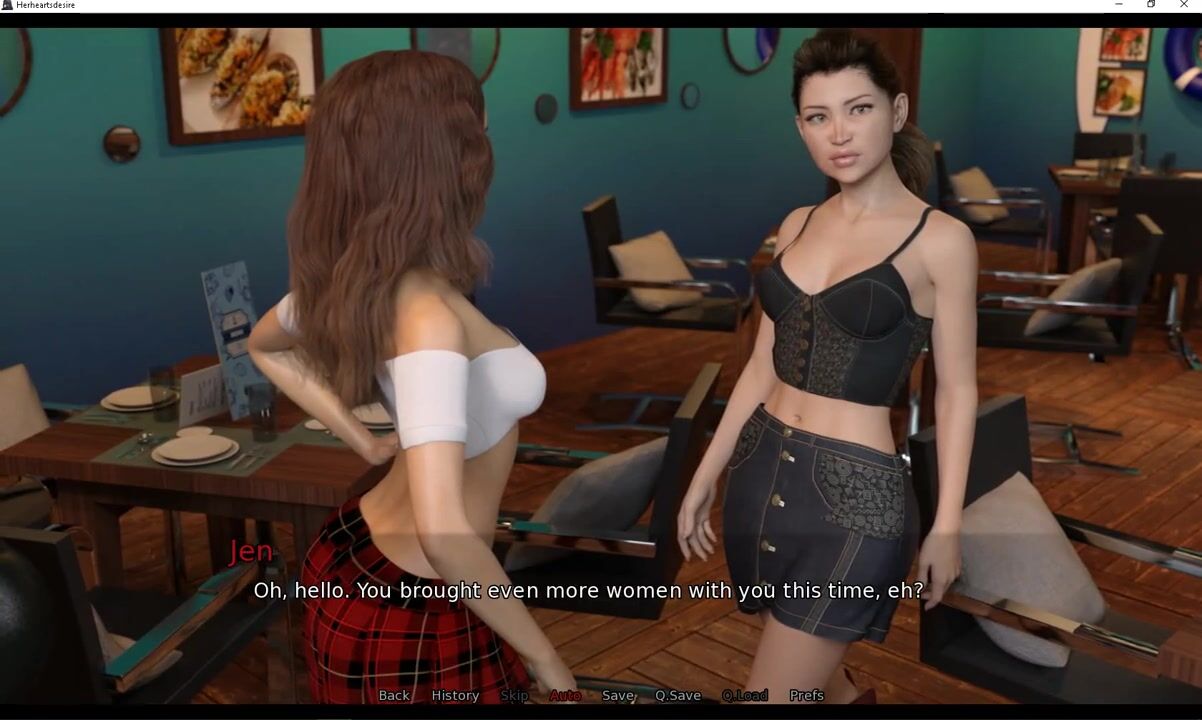The width and height of the screenshot is (1202, 720).
Task: Close the game window
Action: click(1184, 5)
